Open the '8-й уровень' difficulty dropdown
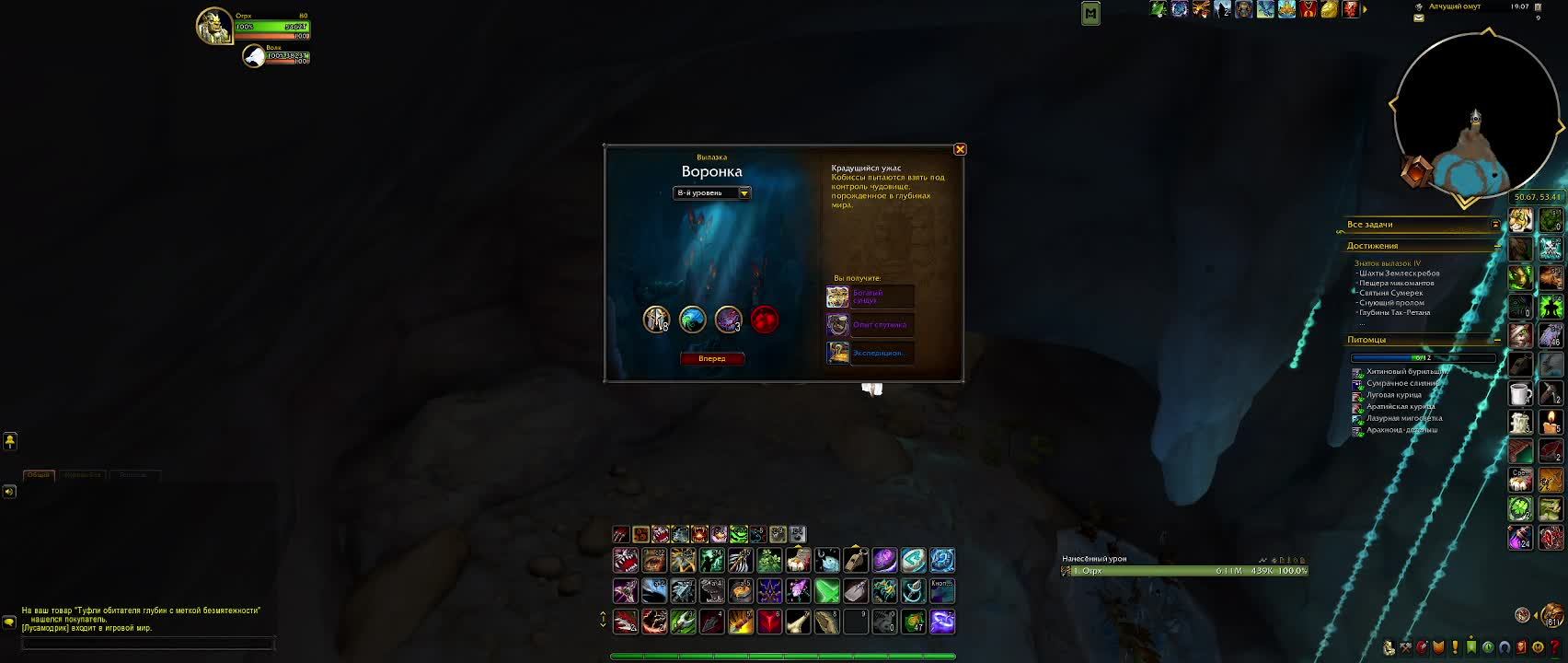1568x663 pixels. tap(713, 192)
